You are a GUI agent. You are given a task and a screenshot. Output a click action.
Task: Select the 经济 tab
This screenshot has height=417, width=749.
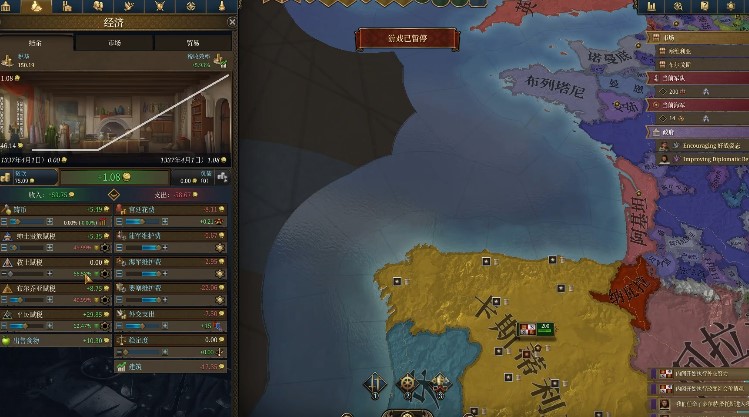pos(37,43)
